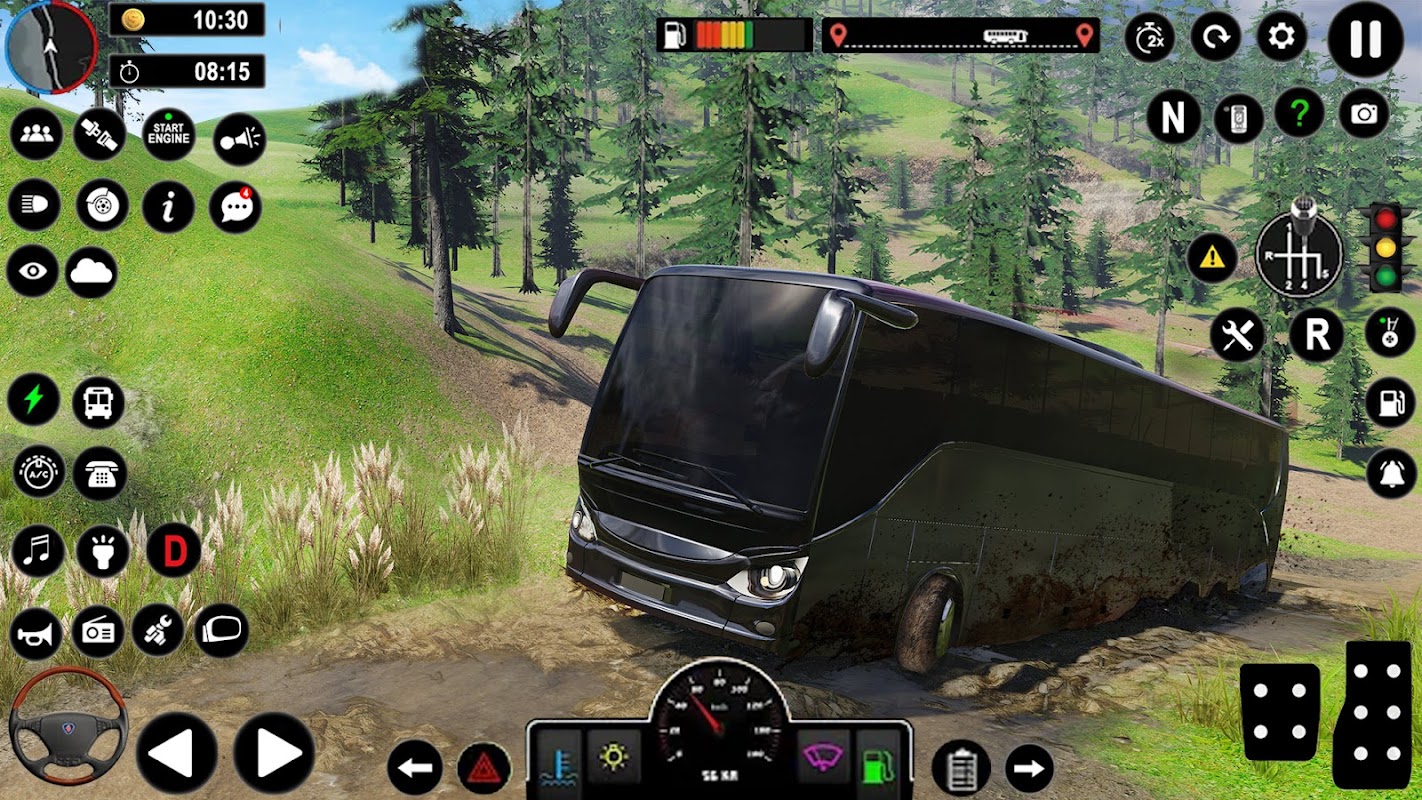Toggle the headlights icon
The width and height of the screenshot is (1422, 800).
(x=34, y=206)
